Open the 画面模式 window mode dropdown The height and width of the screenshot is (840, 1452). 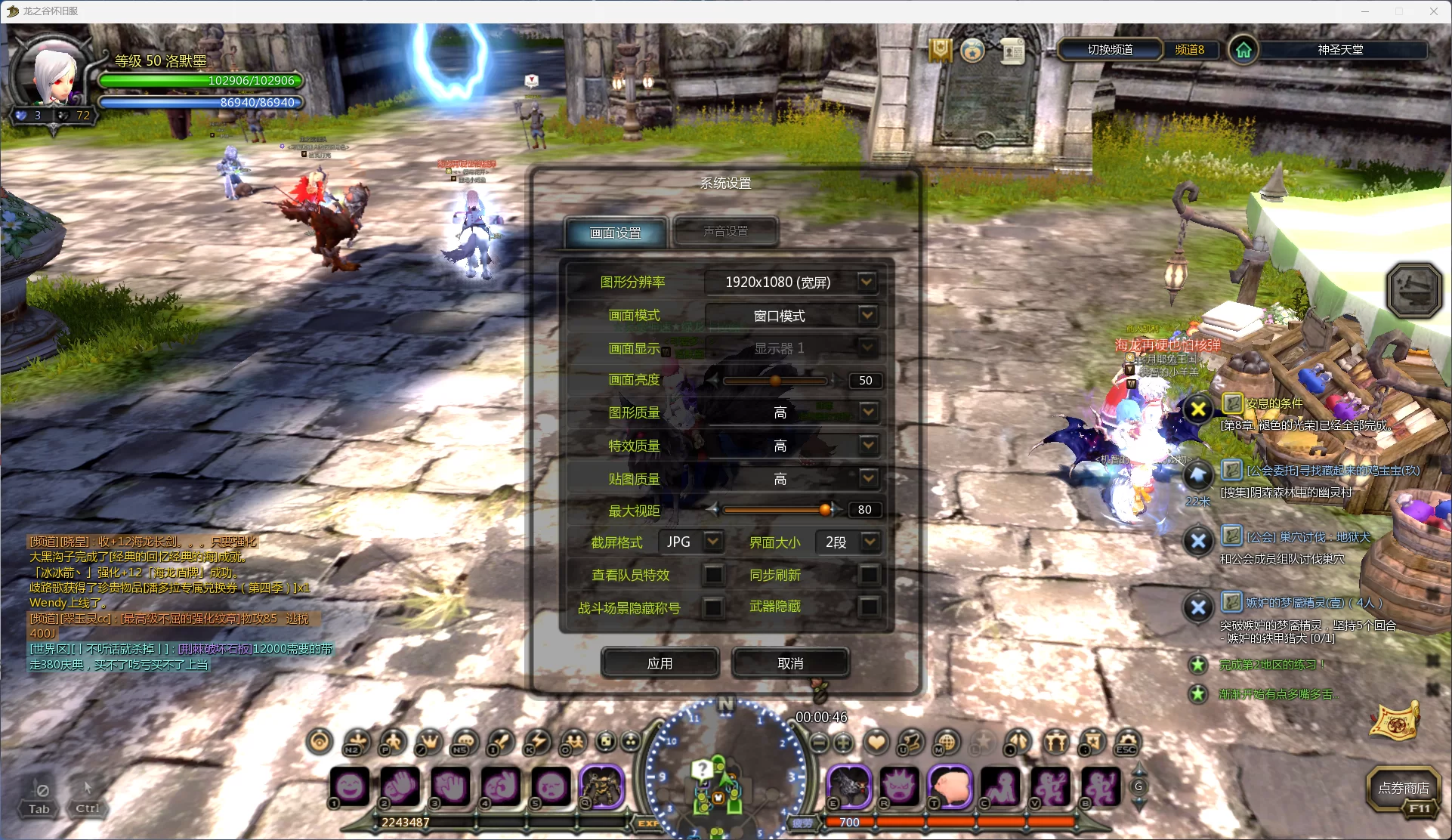[x=867, y=315]
